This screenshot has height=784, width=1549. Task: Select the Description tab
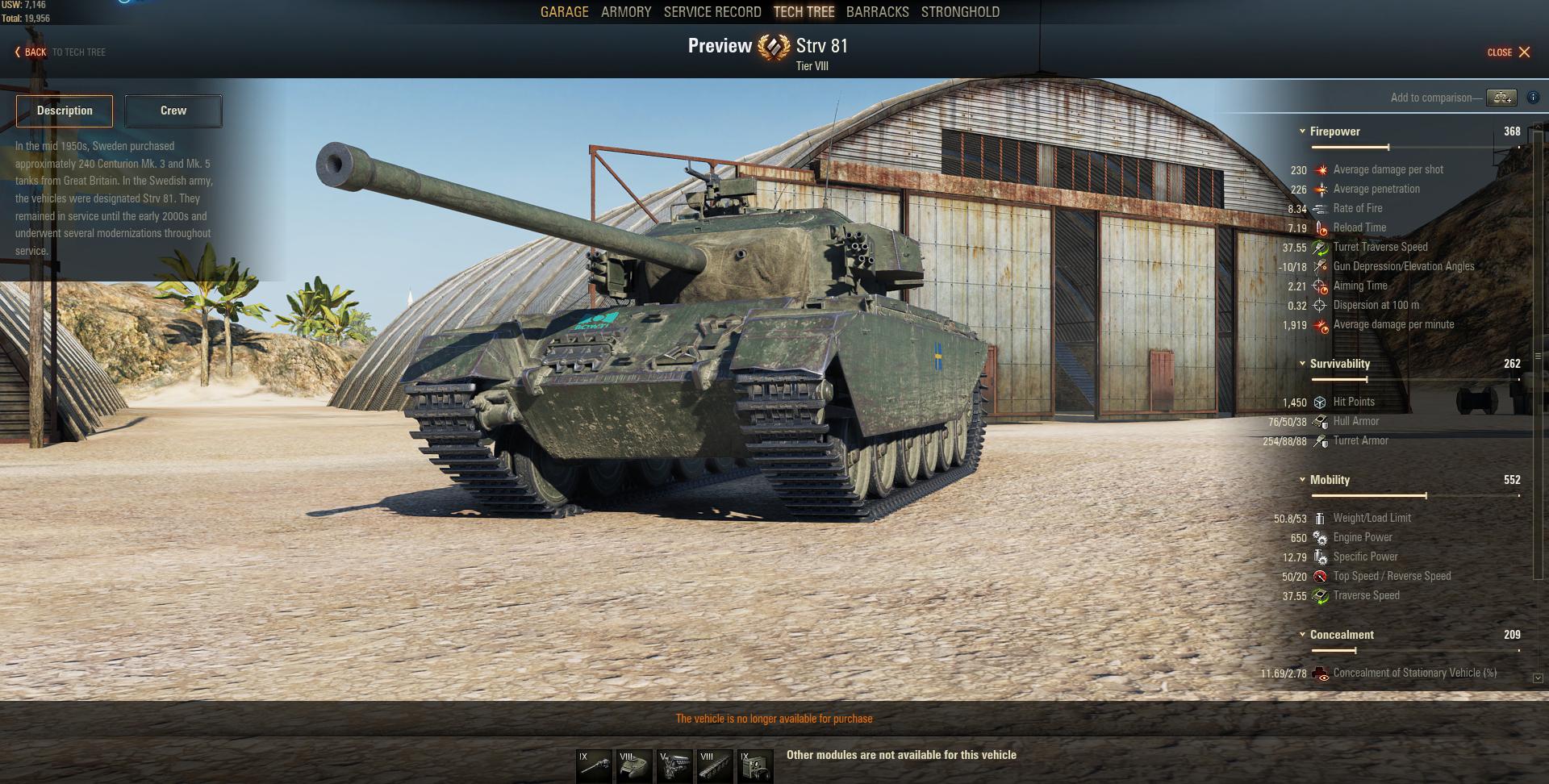point(65,111)
